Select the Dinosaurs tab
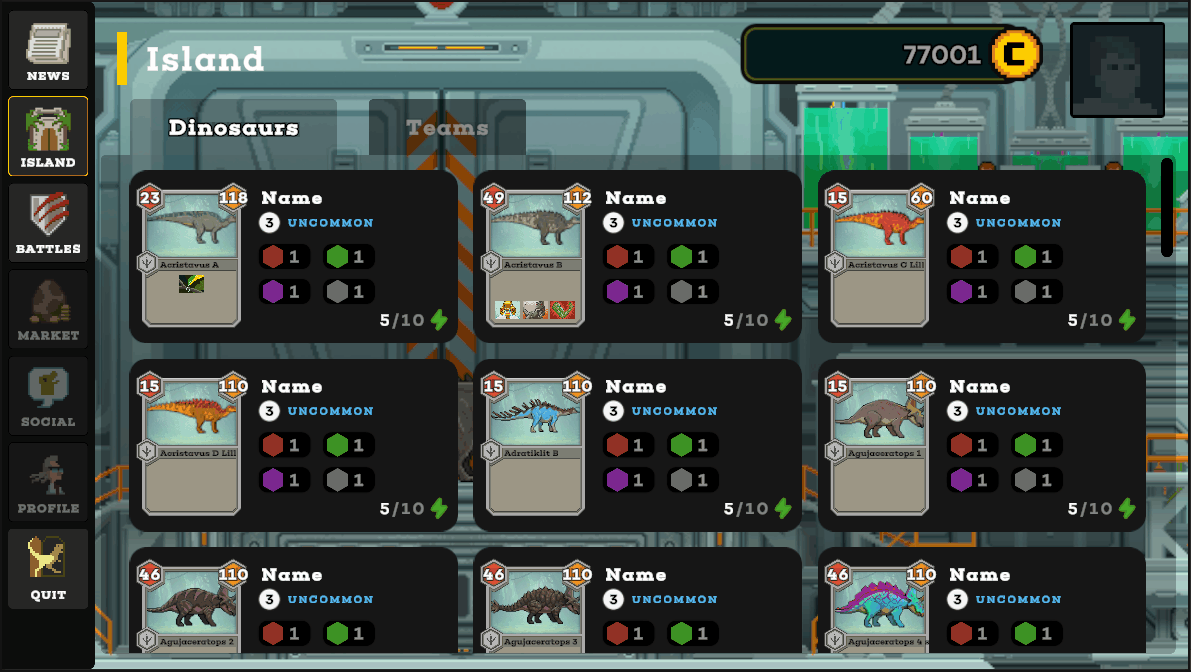Screen dimensions: 1191x672 233,128
